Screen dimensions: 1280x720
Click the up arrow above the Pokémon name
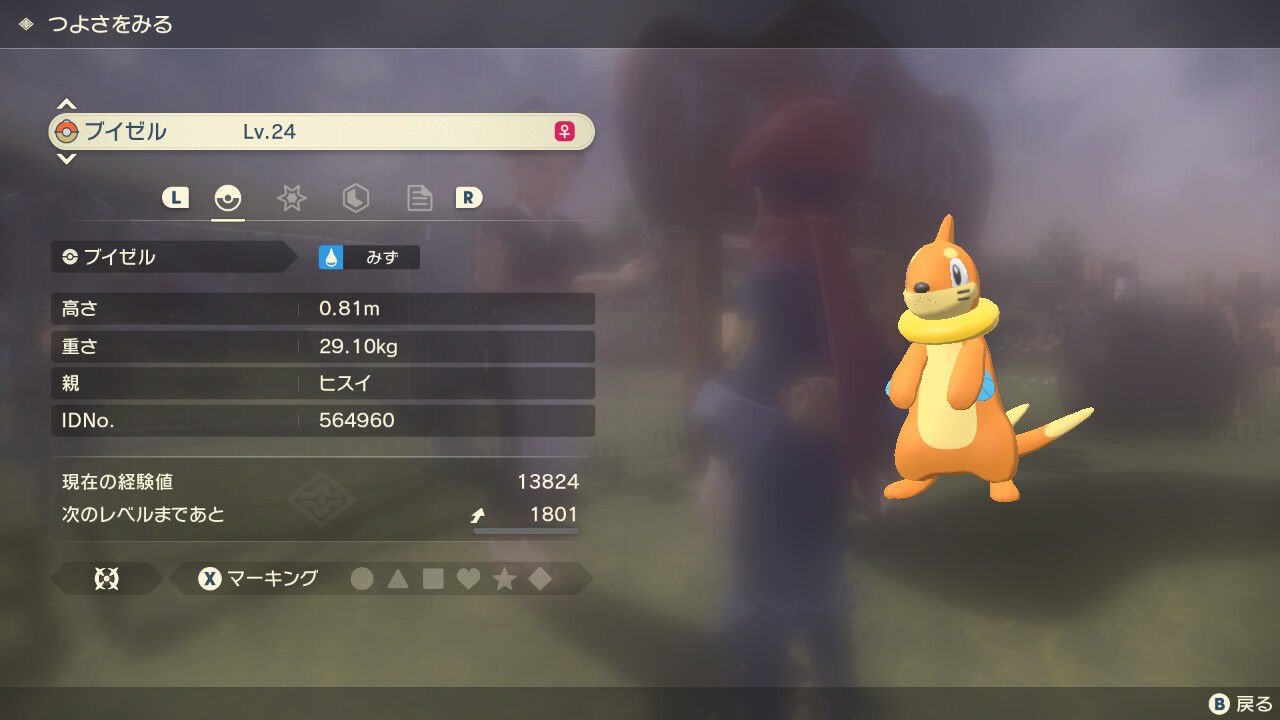[x=66, y=102]
